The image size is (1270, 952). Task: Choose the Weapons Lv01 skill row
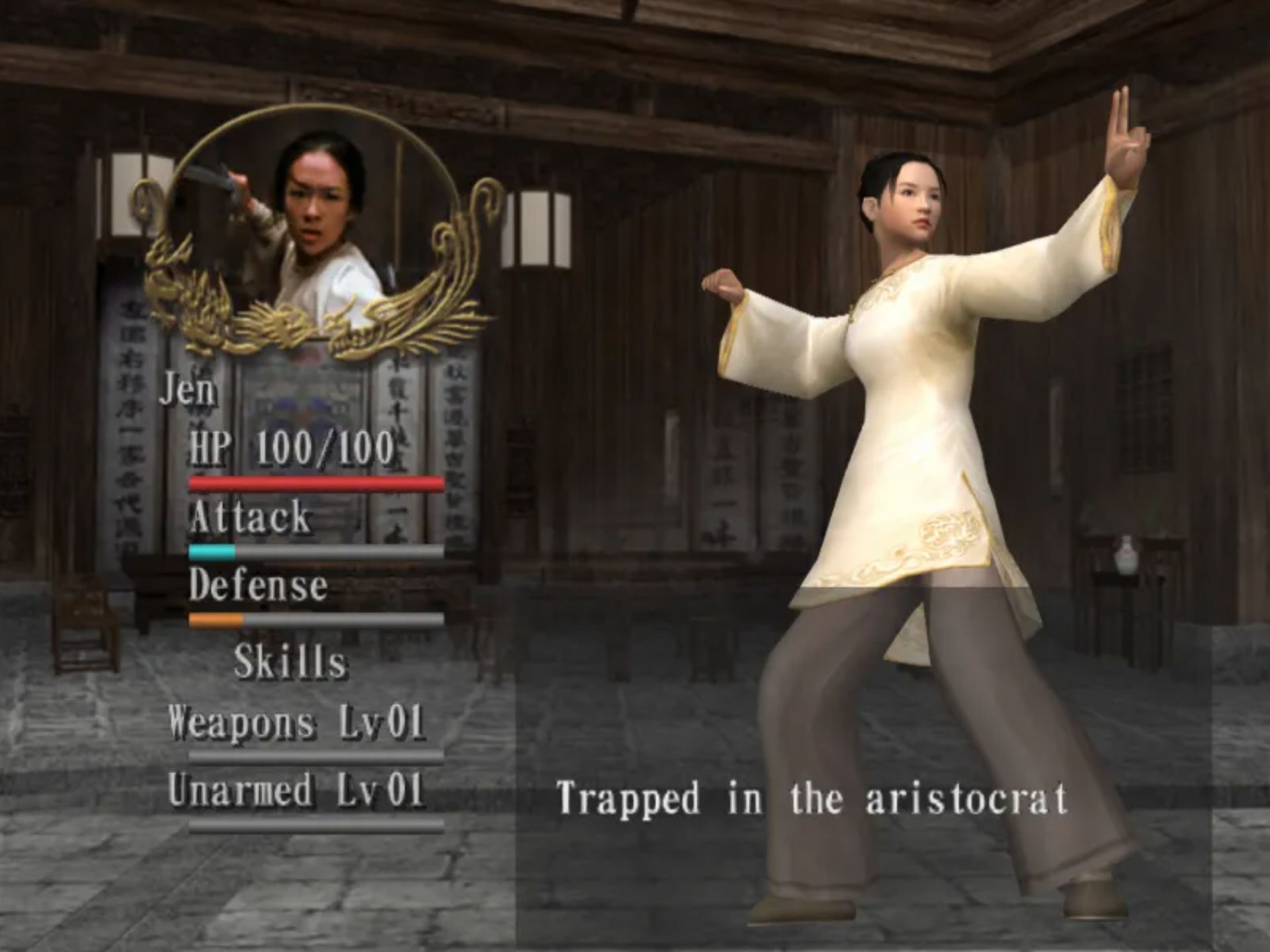coord(296,722)
